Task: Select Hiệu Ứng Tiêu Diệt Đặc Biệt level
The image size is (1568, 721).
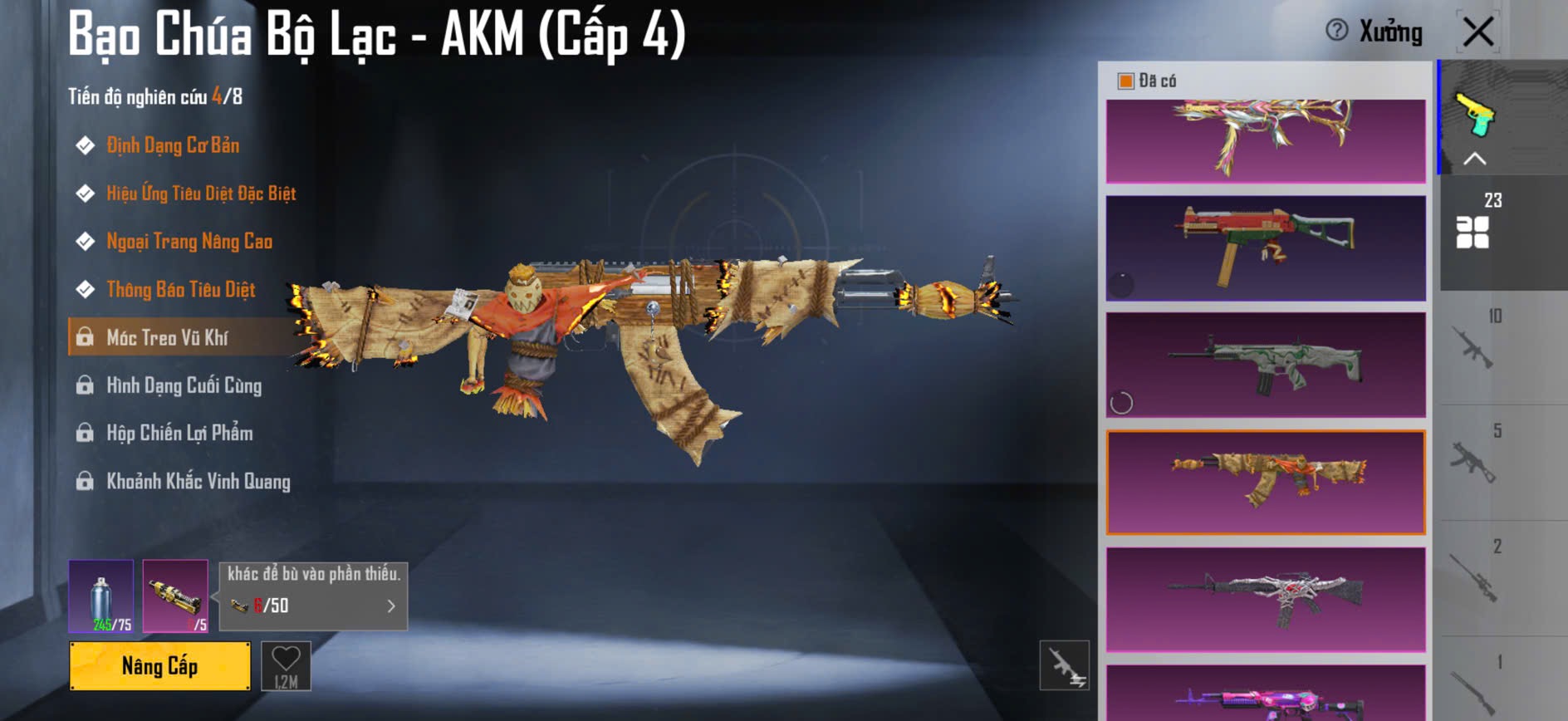Action: pos(200,194)
